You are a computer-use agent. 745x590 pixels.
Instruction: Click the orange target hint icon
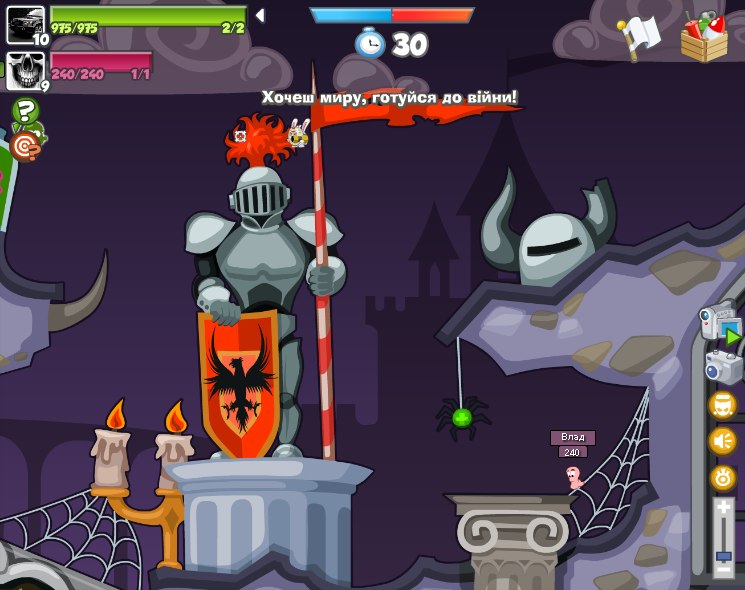click(x=25, y=146)
